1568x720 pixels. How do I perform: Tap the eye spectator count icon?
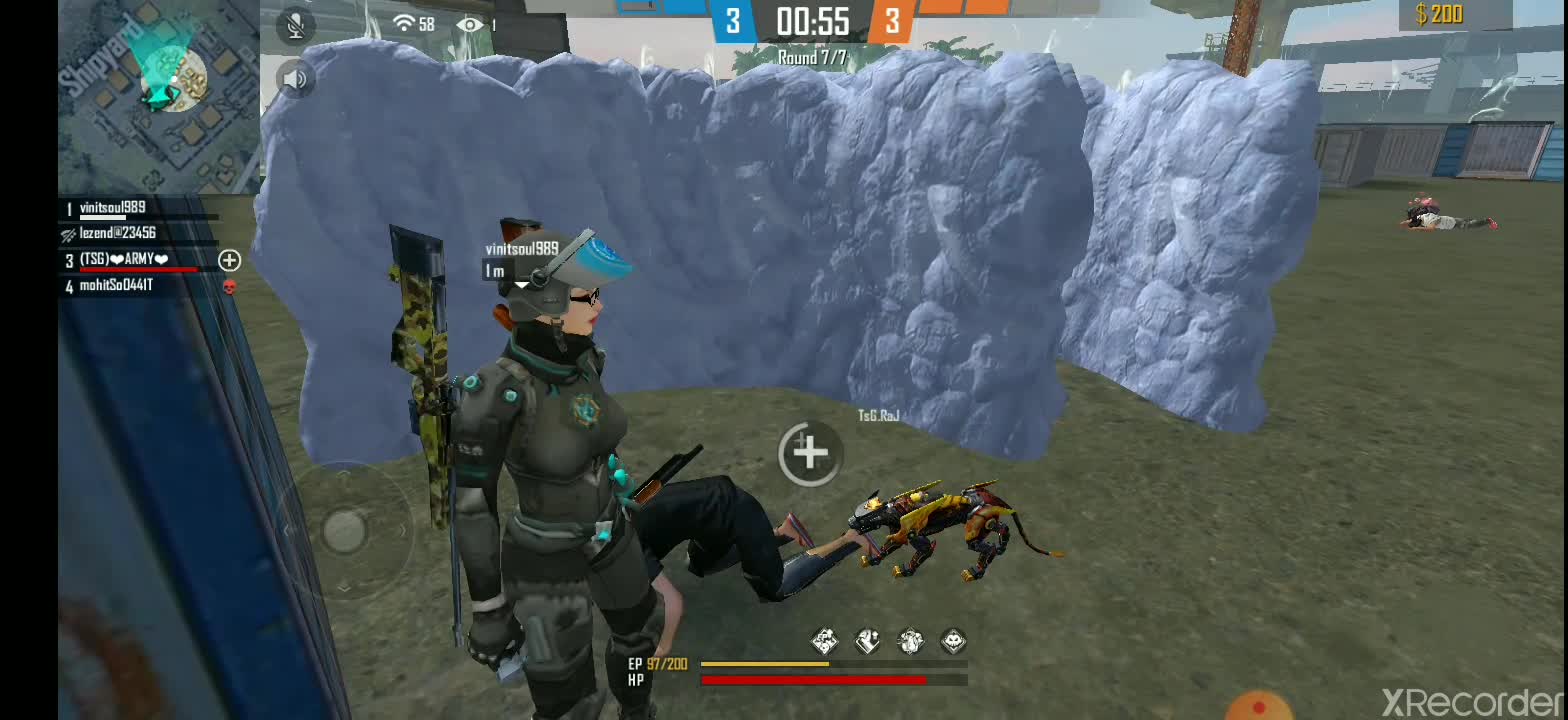click(x=469, y=24)
